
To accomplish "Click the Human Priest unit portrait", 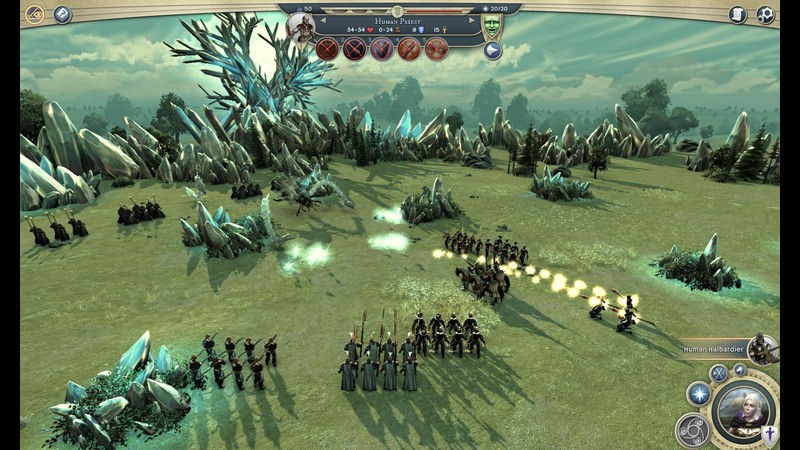I will tap(300, 29).
